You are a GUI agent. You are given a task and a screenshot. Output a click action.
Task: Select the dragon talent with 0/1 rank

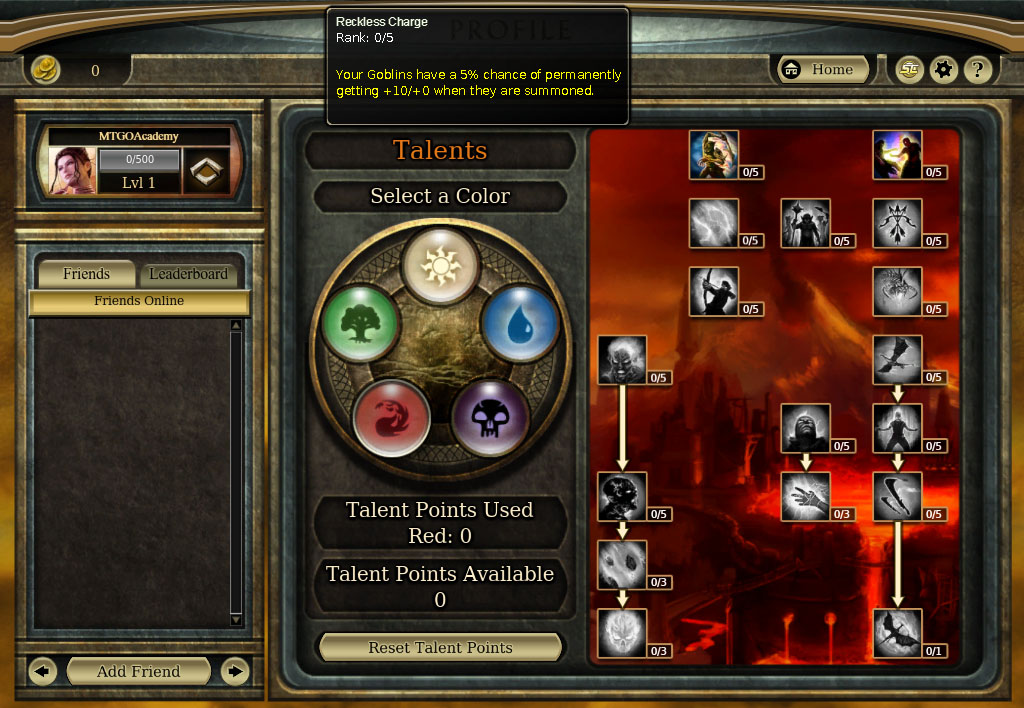(x=897, y=633)
